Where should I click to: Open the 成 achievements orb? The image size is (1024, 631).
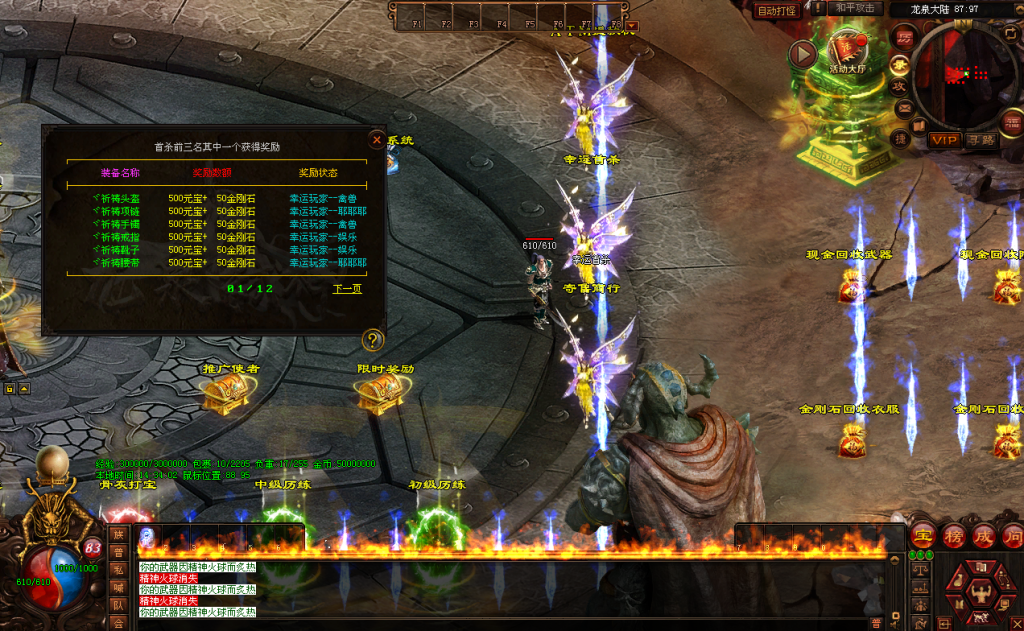tap(985, 536)
